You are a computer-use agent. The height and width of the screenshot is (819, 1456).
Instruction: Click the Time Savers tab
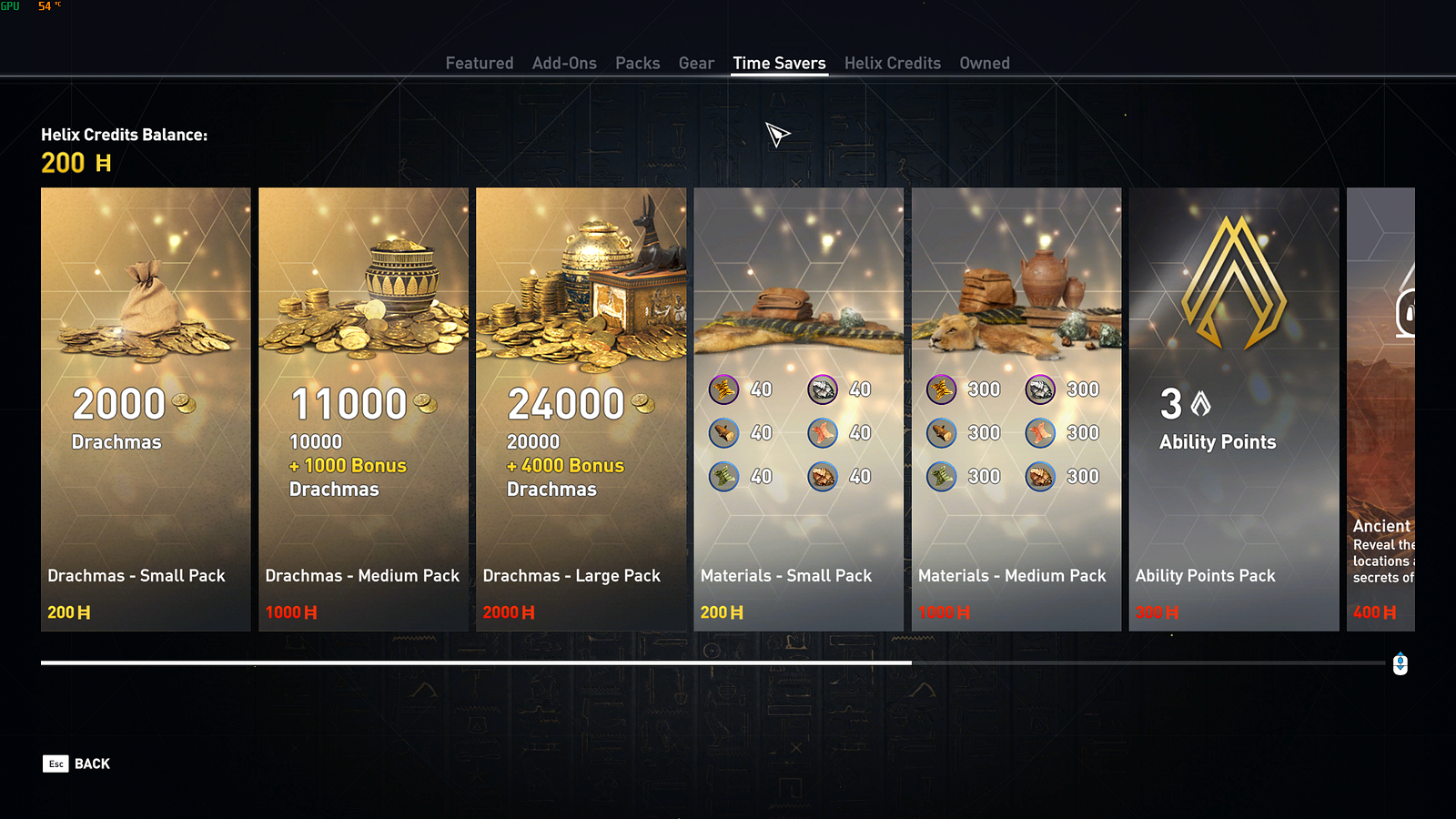(x=779, y=63)
